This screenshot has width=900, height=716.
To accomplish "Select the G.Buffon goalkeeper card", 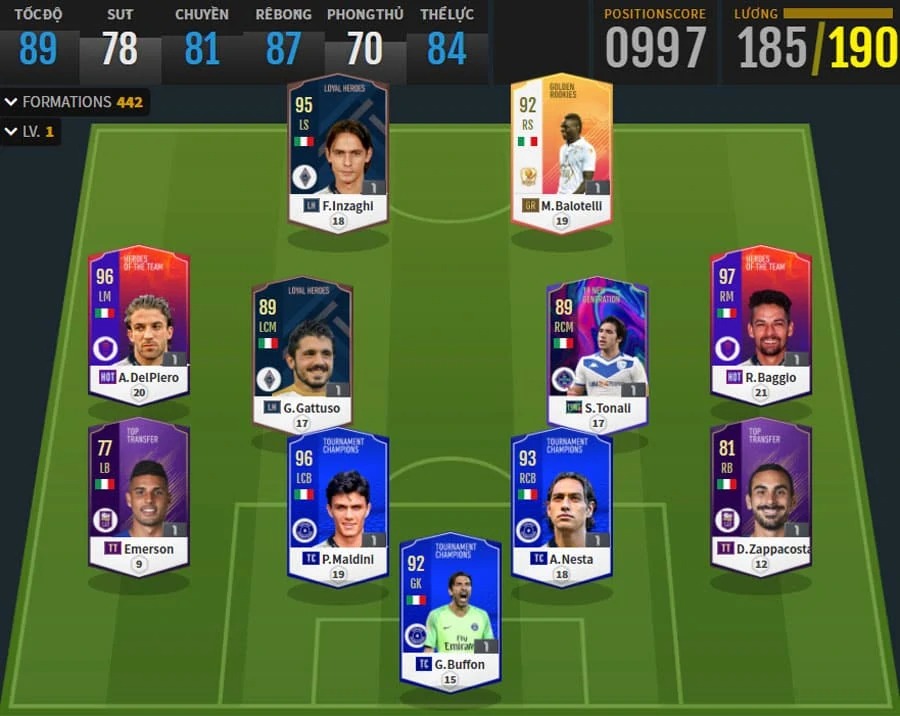I will (450, 610).
